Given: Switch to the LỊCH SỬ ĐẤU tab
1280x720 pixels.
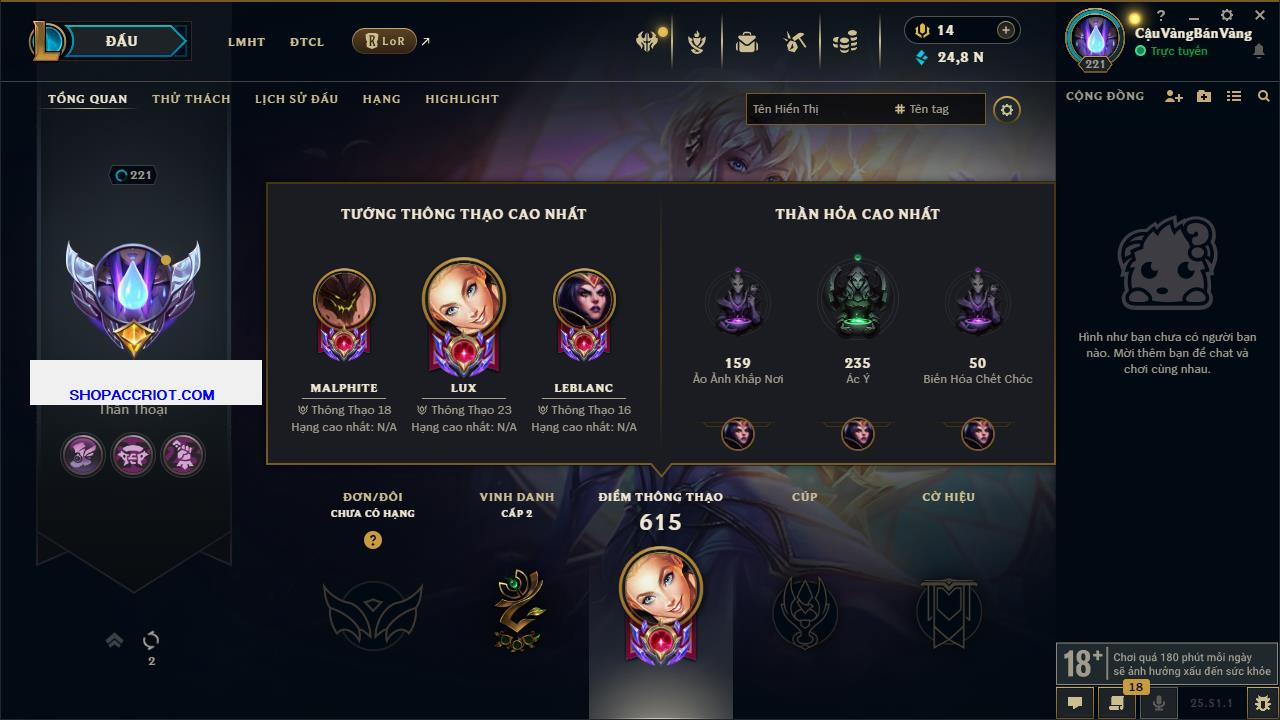Looking at the screenshot, I should point(296,99).
